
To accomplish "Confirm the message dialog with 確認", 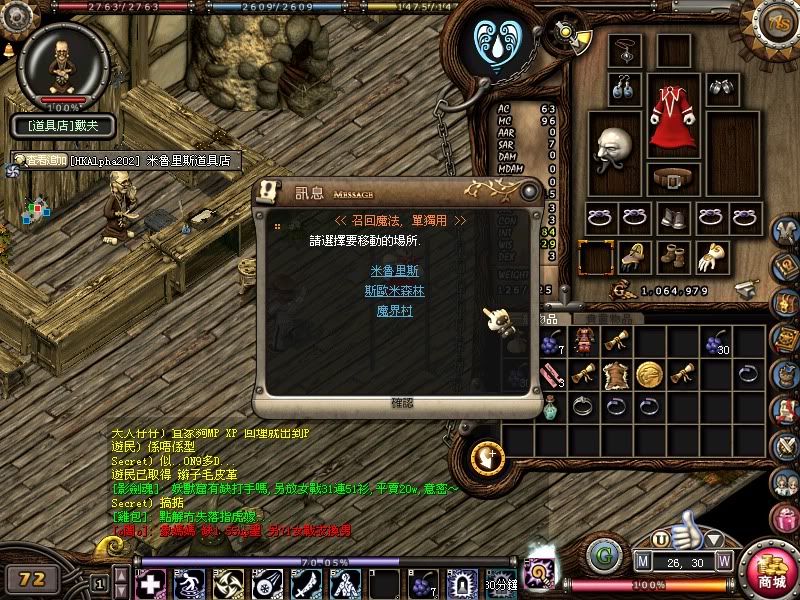I will pos(401,402).
